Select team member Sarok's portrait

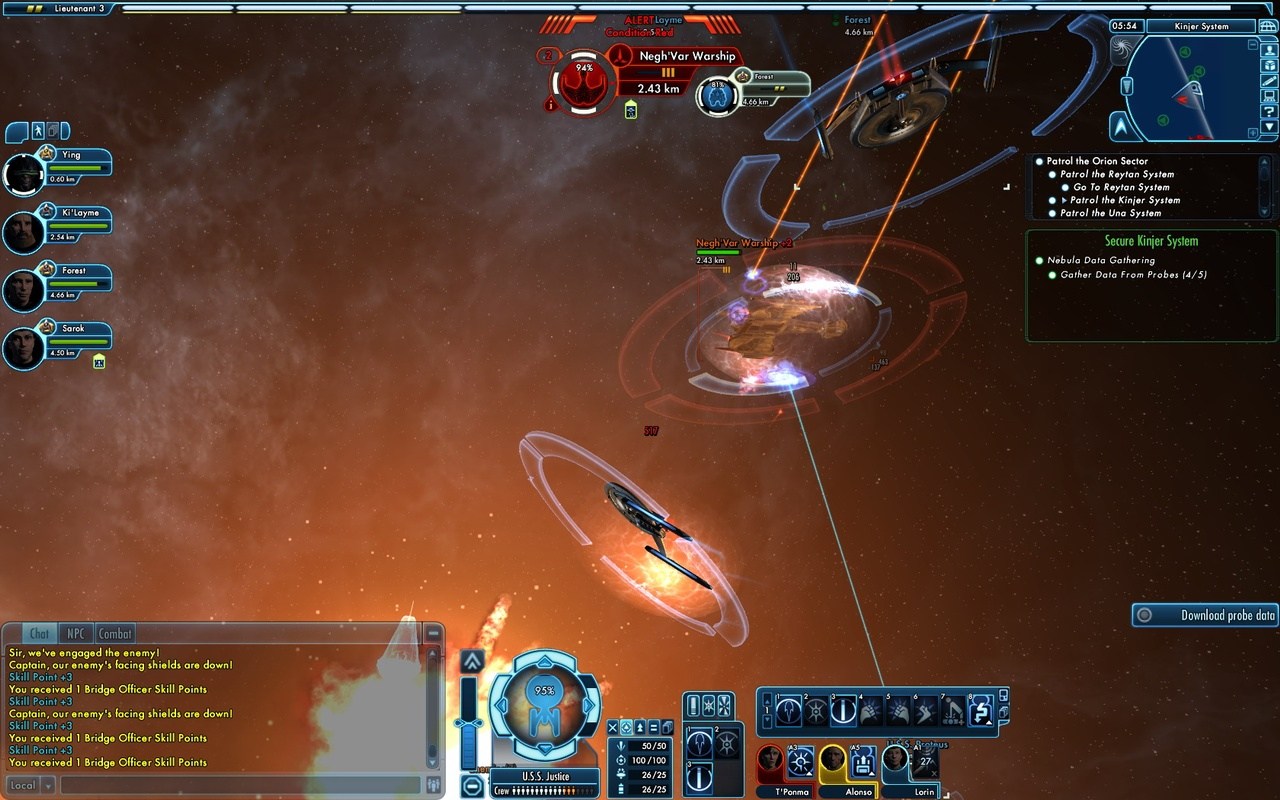coord(22,348)
